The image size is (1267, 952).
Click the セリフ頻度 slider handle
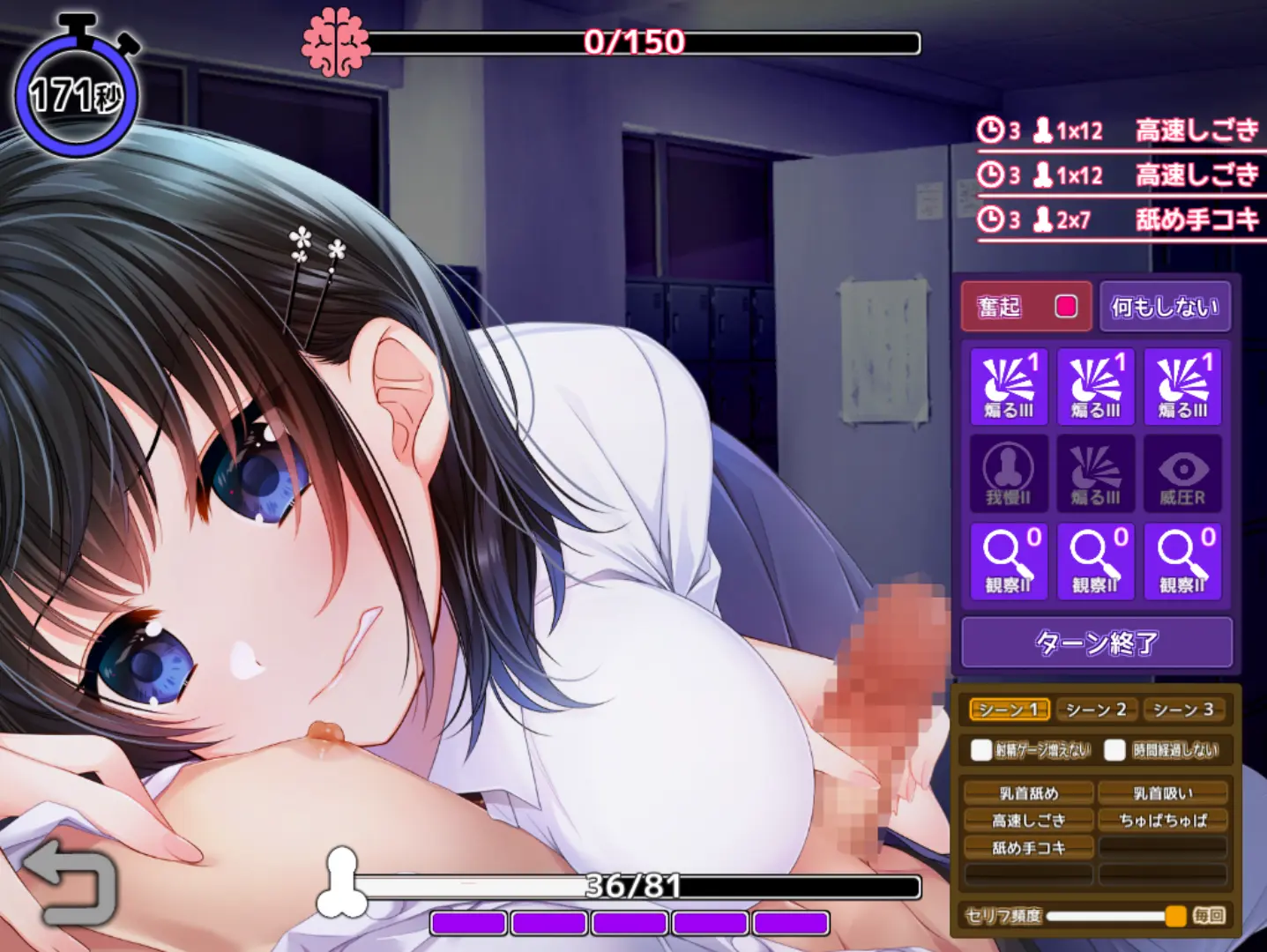[1175, 916]
